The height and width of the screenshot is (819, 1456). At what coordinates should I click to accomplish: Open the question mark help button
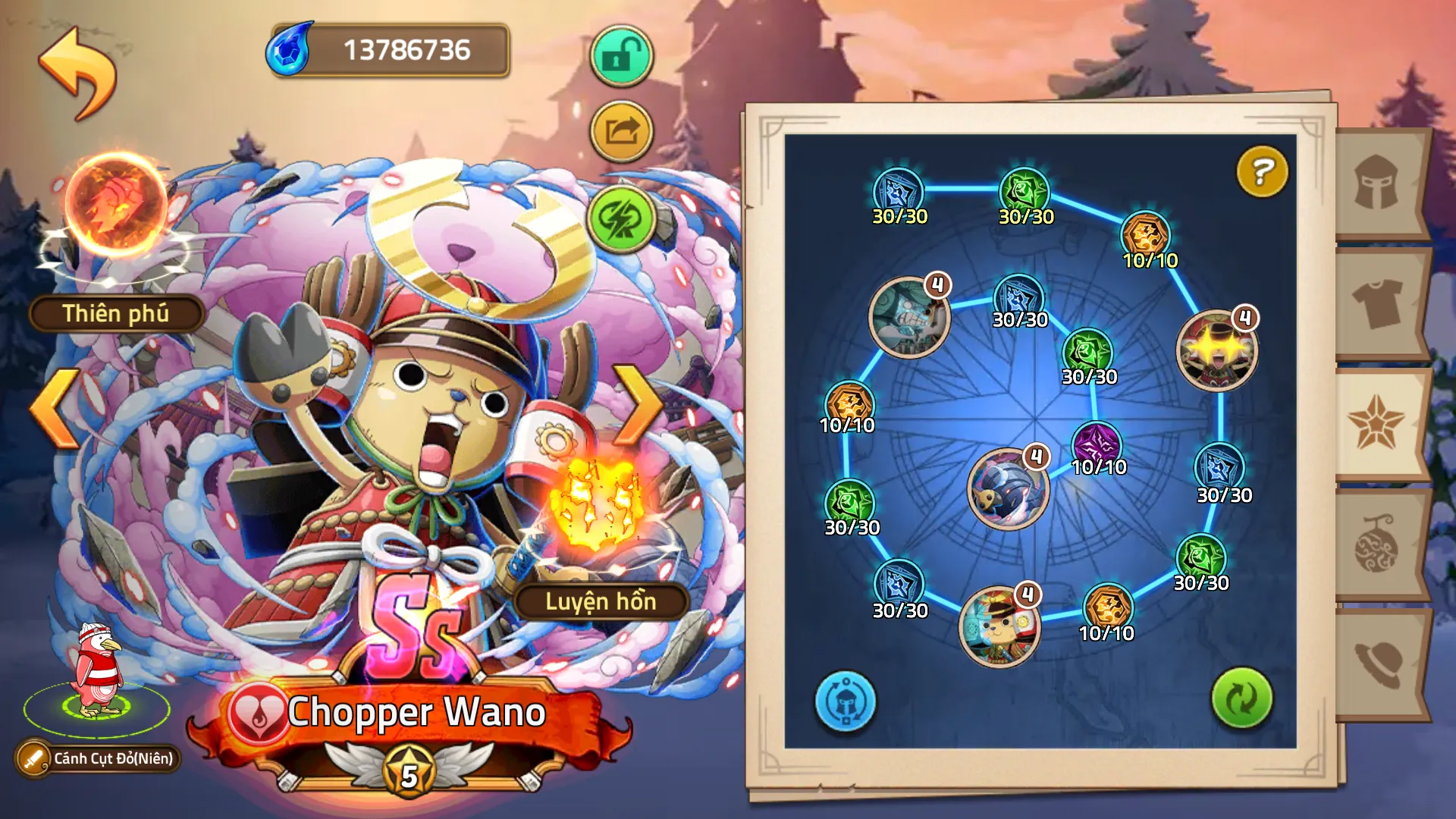(x=1262, y=171)
